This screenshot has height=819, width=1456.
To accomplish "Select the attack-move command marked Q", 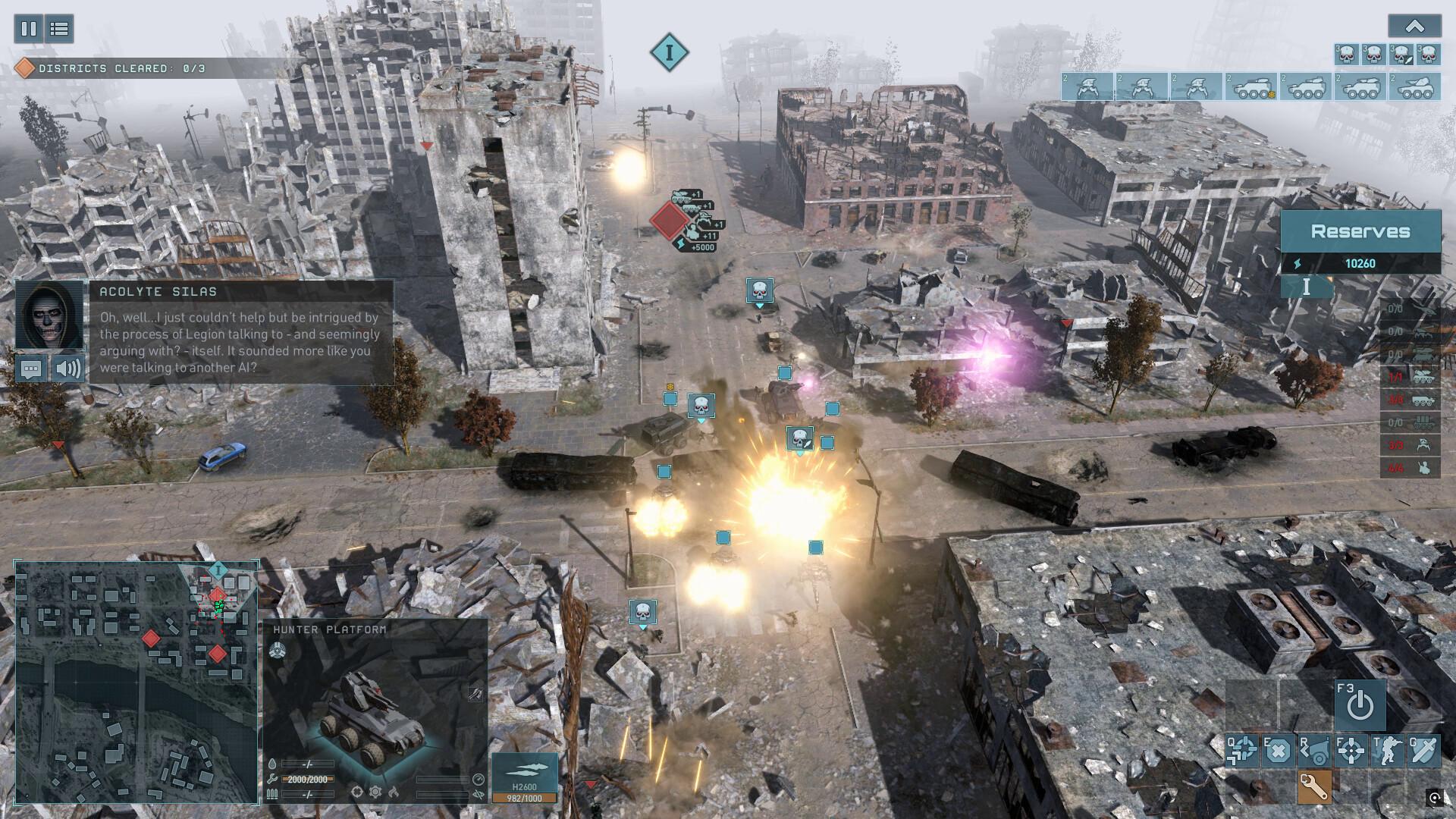I will point(1241,751).
